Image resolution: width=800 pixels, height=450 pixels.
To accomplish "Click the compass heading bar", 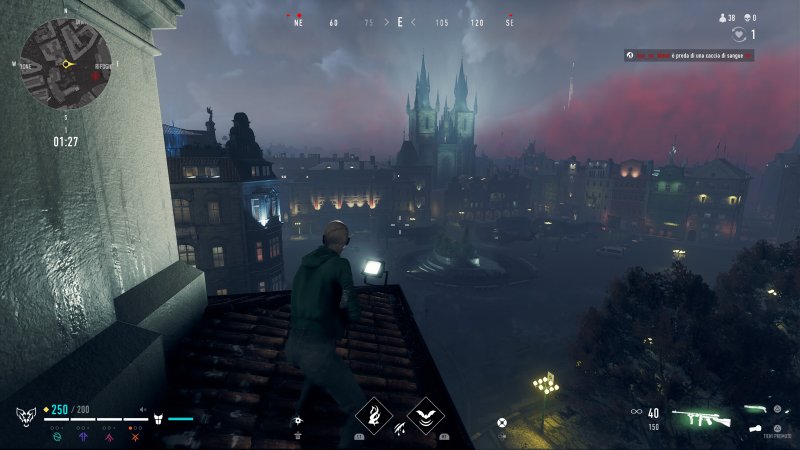I will click(x=400, y=22).
